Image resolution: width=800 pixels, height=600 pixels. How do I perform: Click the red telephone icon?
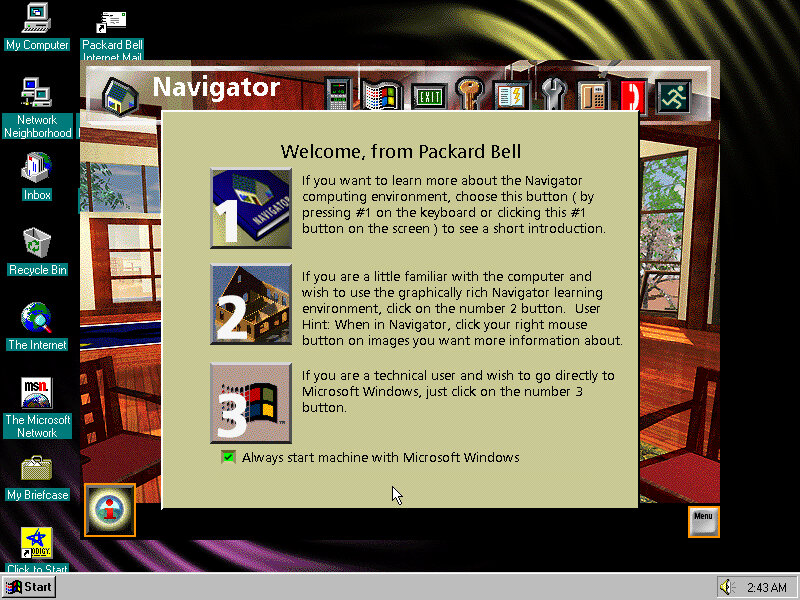(x=632, y=96)
